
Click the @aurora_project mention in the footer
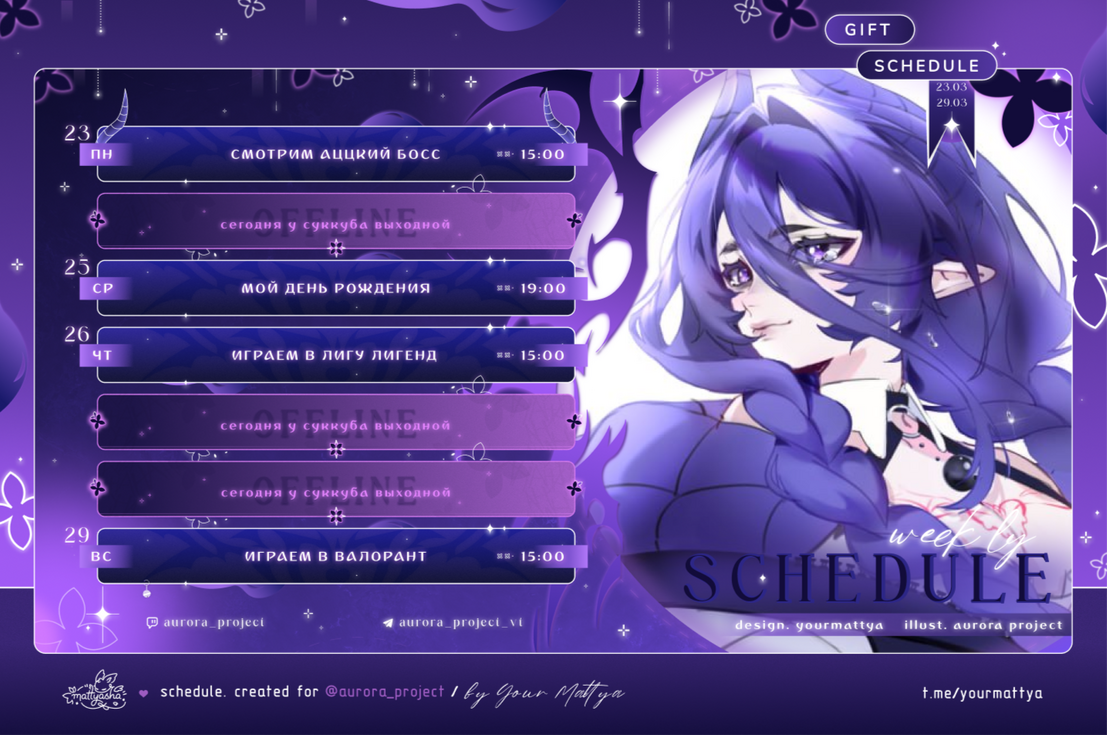[x=385, y=692]
